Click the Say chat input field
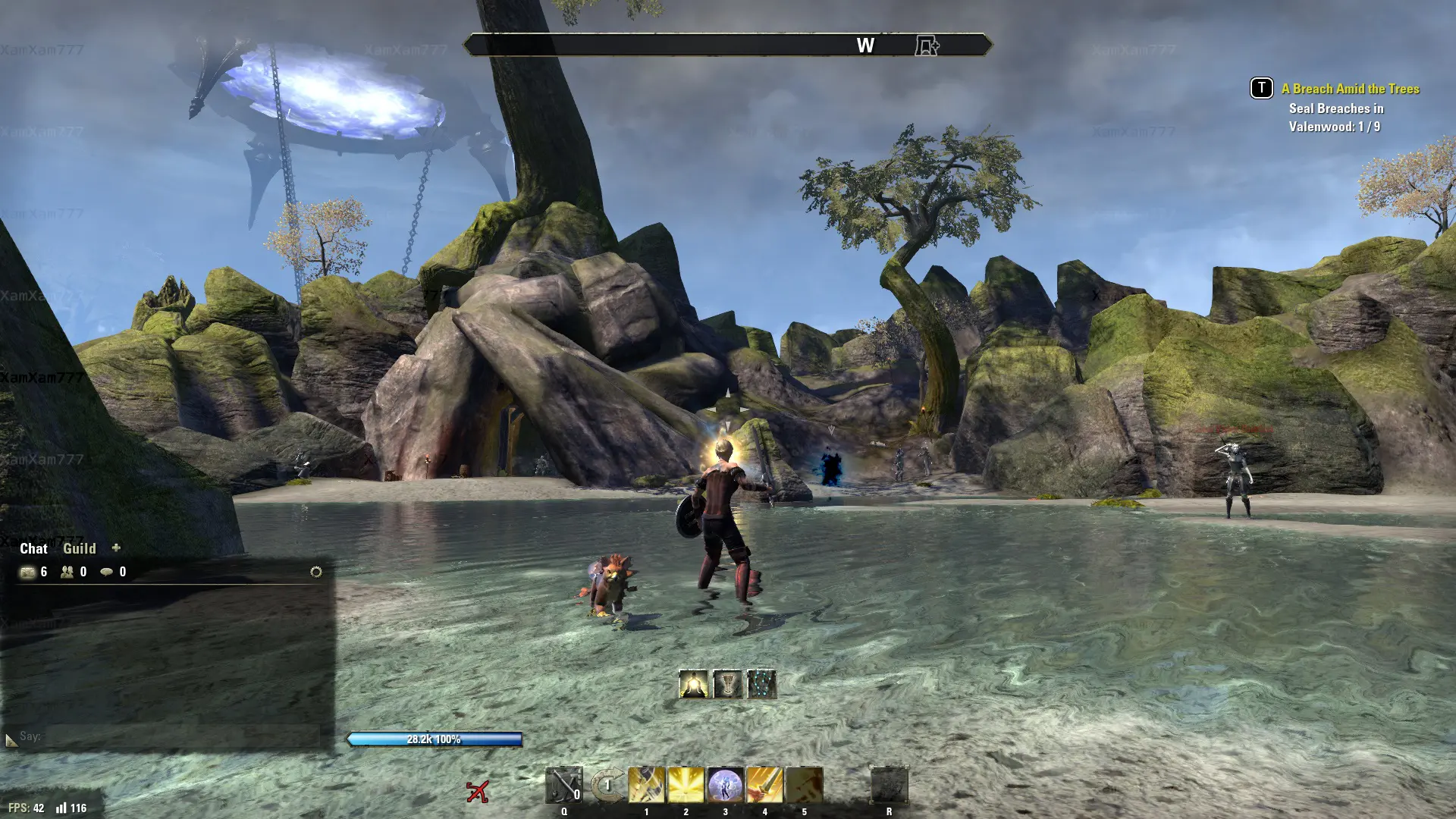The width and height of the screenshot is (1456, 819). (x=182, y=736)
